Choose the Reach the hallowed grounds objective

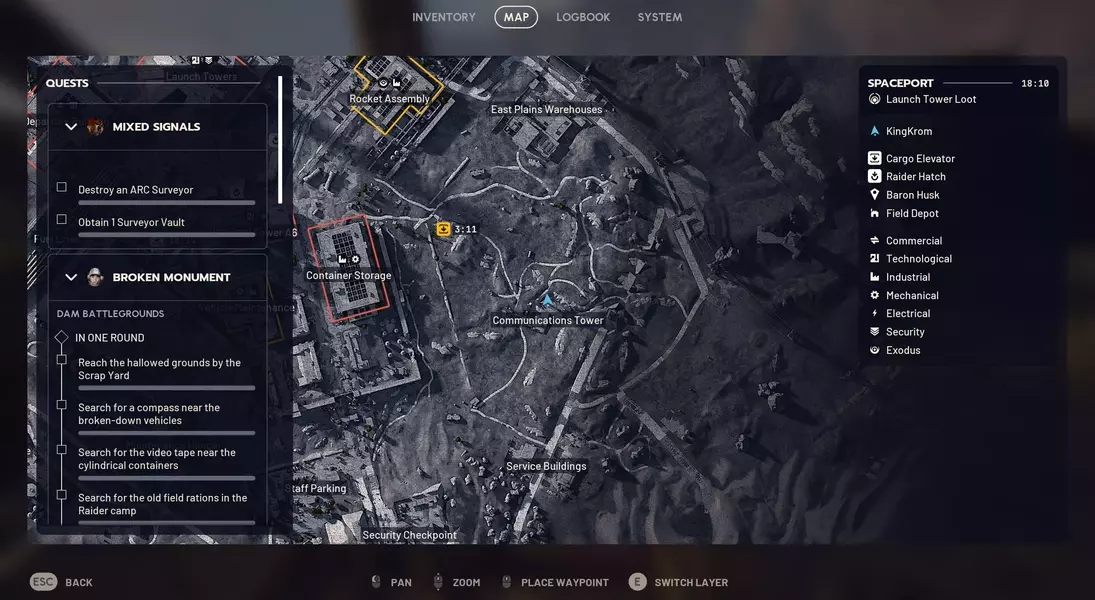[x=159, y=369]
